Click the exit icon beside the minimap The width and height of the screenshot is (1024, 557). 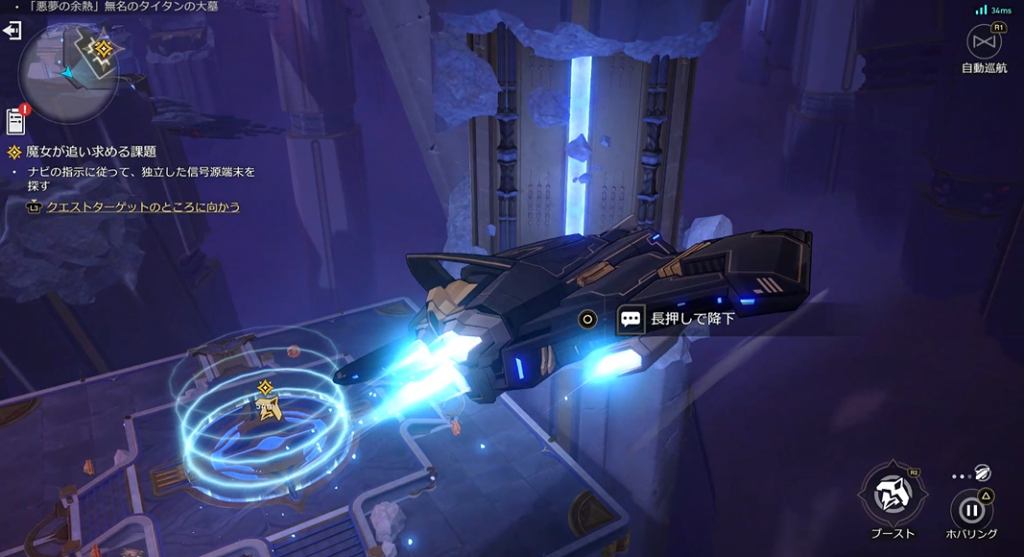pyautogui.click(x=13, y=31)
